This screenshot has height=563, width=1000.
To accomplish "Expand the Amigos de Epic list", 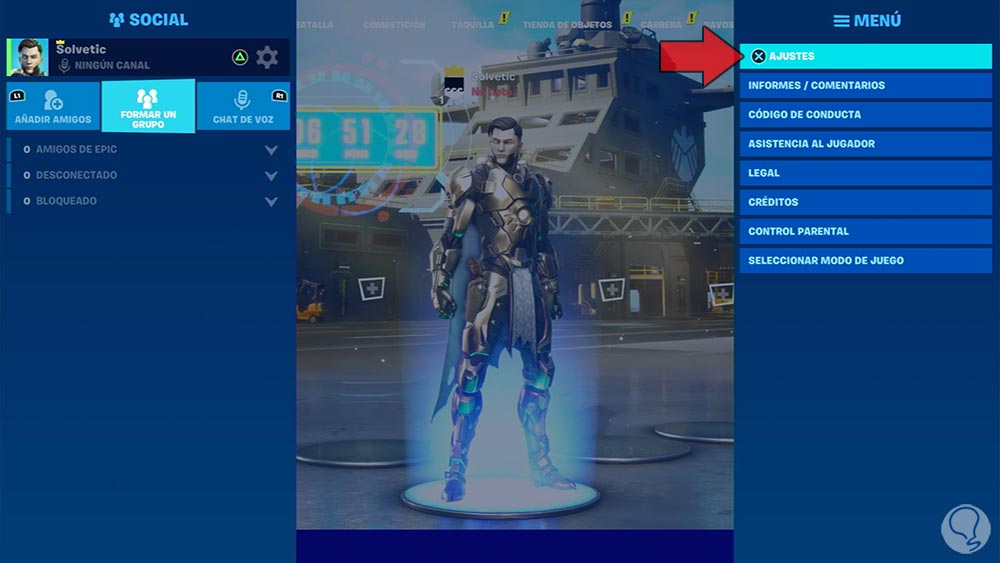I will [x=271, y=150].
